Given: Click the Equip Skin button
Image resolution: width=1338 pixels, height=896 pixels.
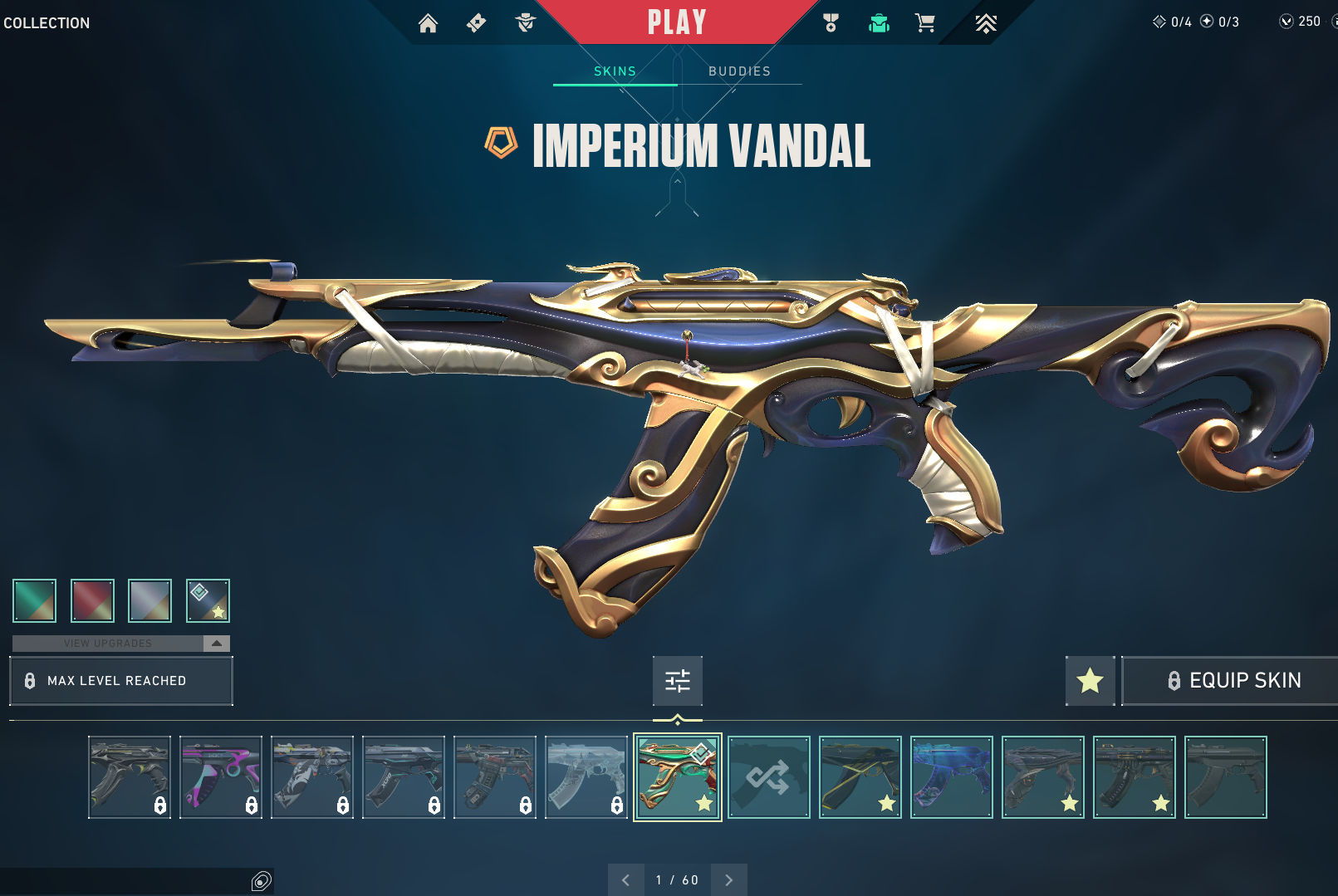Looking at the screenshot, I should (x=1233, y=681).
